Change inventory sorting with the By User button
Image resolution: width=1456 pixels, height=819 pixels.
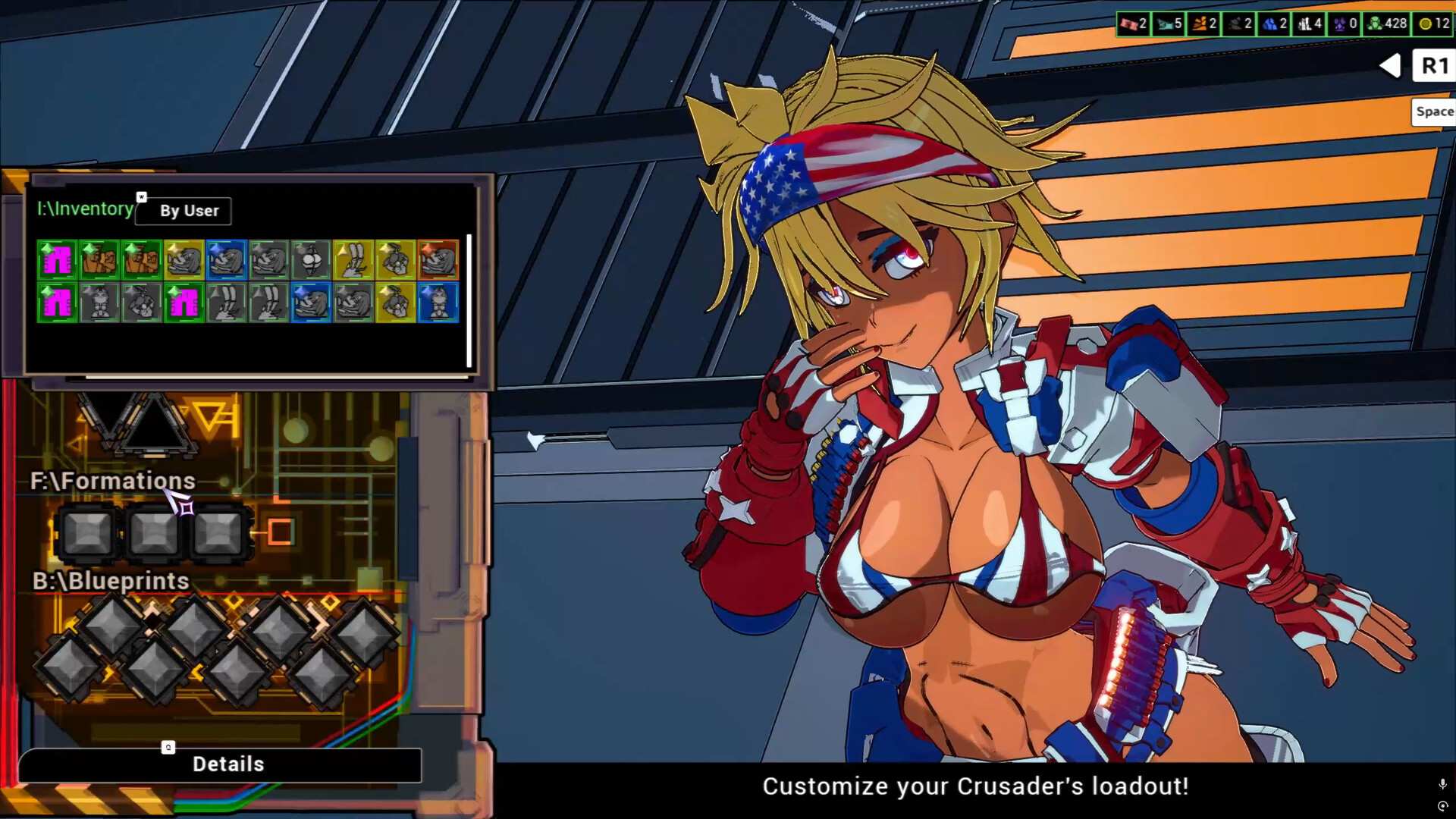coord(183,211)
